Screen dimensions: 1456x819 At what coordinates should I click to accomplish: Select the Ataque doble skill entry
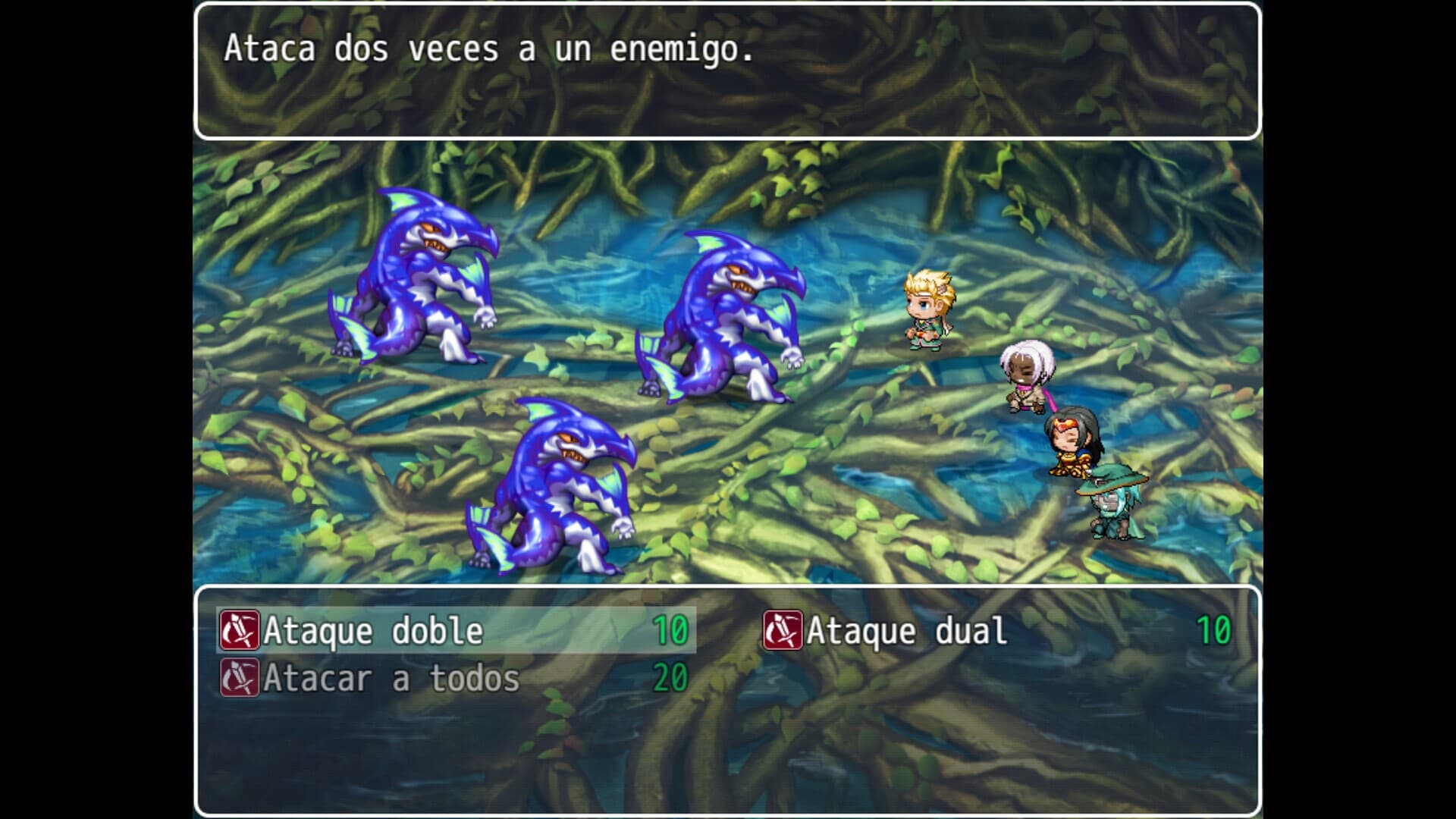[372, 631]
